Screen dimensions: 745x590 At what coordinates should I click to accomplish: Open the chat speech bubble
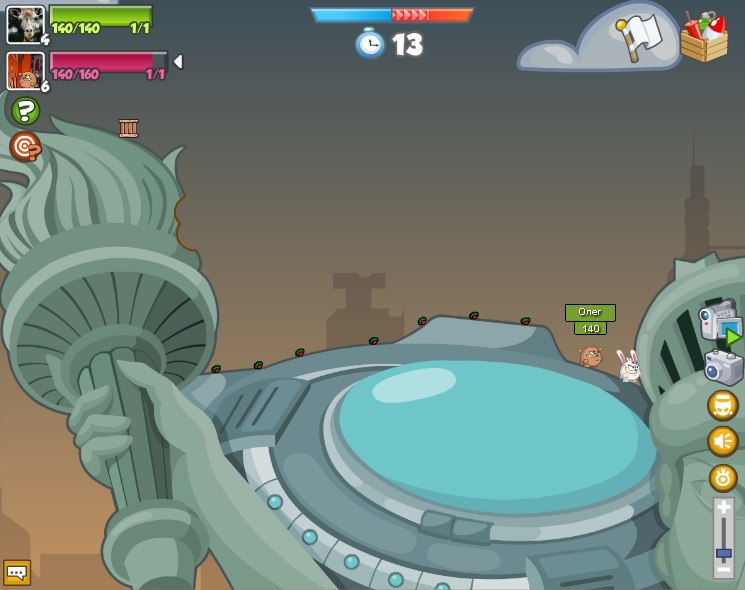[17, 572]
